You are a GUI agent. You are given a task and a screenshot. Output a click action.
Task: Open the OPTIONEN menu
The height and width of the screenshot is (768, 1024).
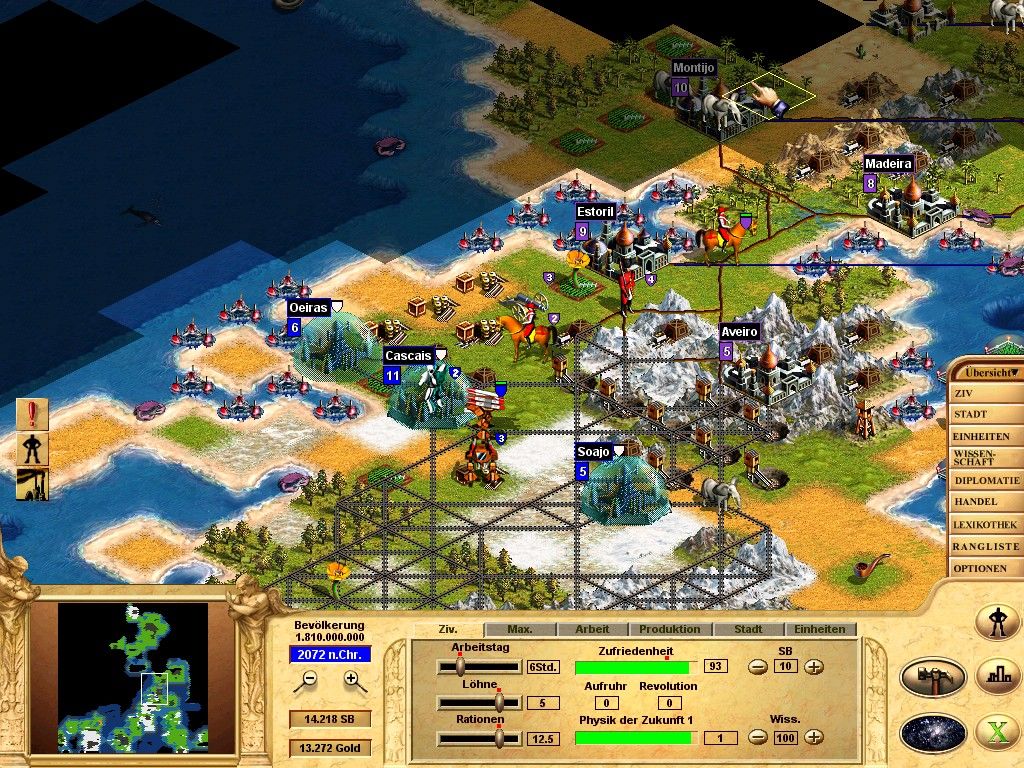[x=982, y=568]
